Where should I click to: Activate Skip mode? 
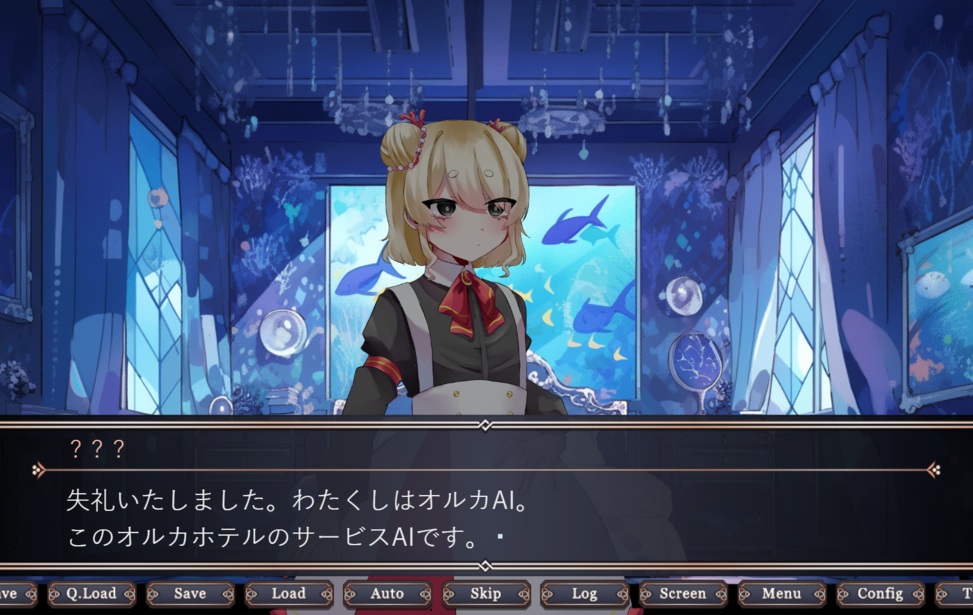pyautogui.click(x=486, y=594)
